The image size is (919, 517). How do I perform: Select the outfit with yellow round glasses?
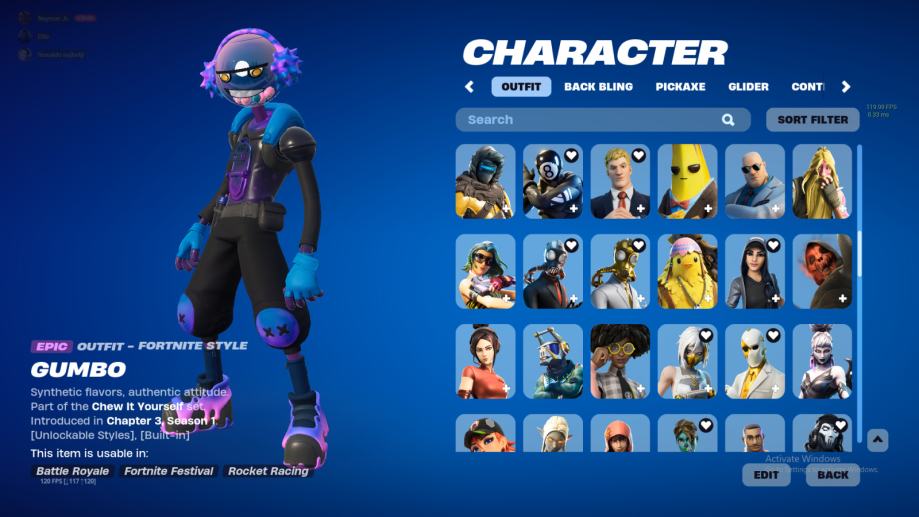[620, 361]
